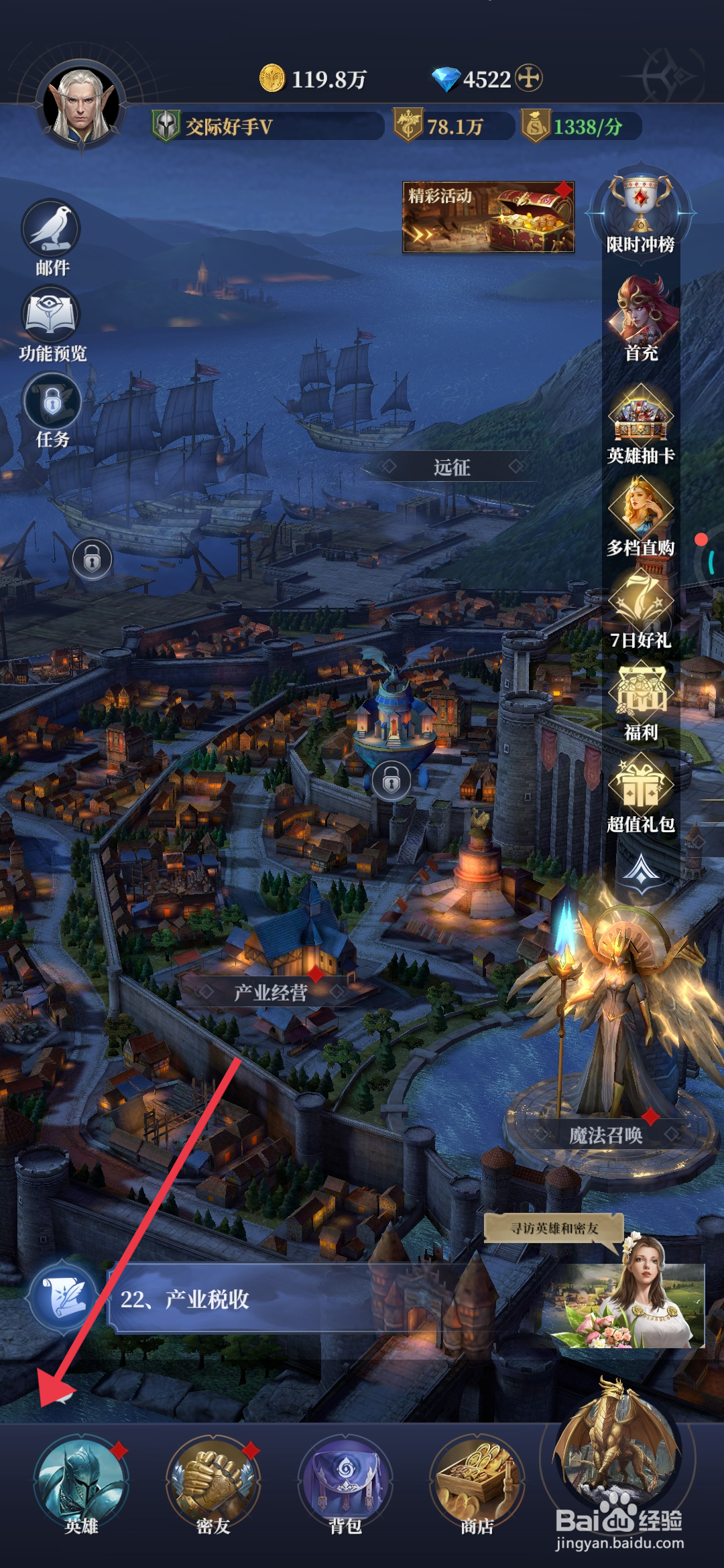Enter the 产业经营 industry management
This screenshot has width=724, height=1568.
pos(271,992)
